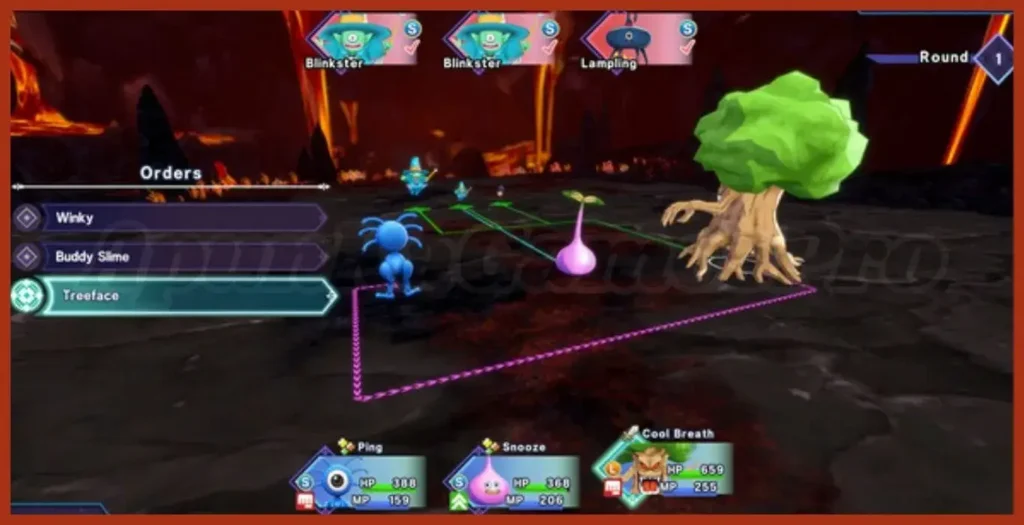Image resolution: width=1024 pixels, height=525 pixels.
Task: Target the Lampling enemy card
Action: (x=640, y=40)
